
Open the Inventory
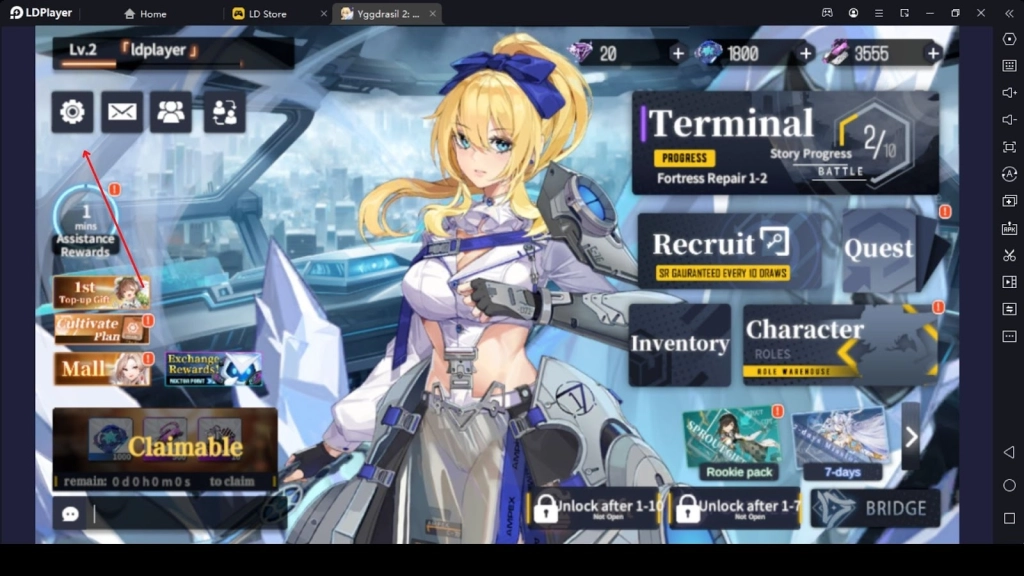[680, 344]
